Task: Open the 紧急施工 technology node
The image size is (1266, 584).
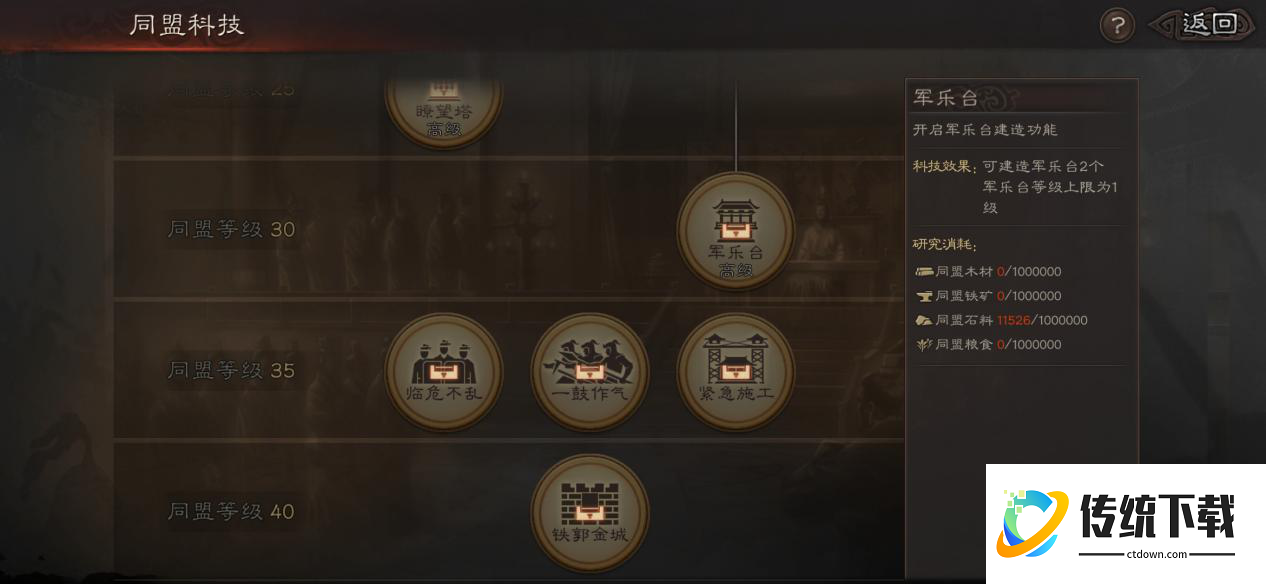Action: coord(735,372)
